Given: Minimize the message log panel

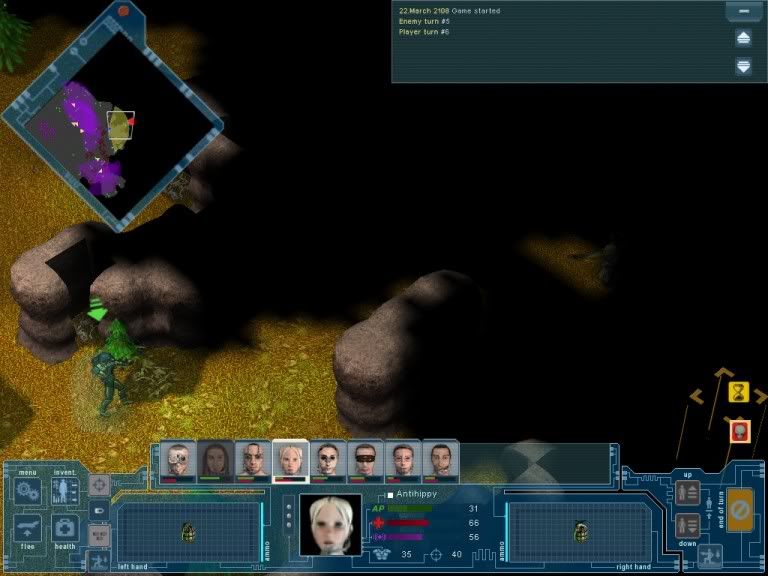Looking at the screenshot, I should click(x=743, y=12).
